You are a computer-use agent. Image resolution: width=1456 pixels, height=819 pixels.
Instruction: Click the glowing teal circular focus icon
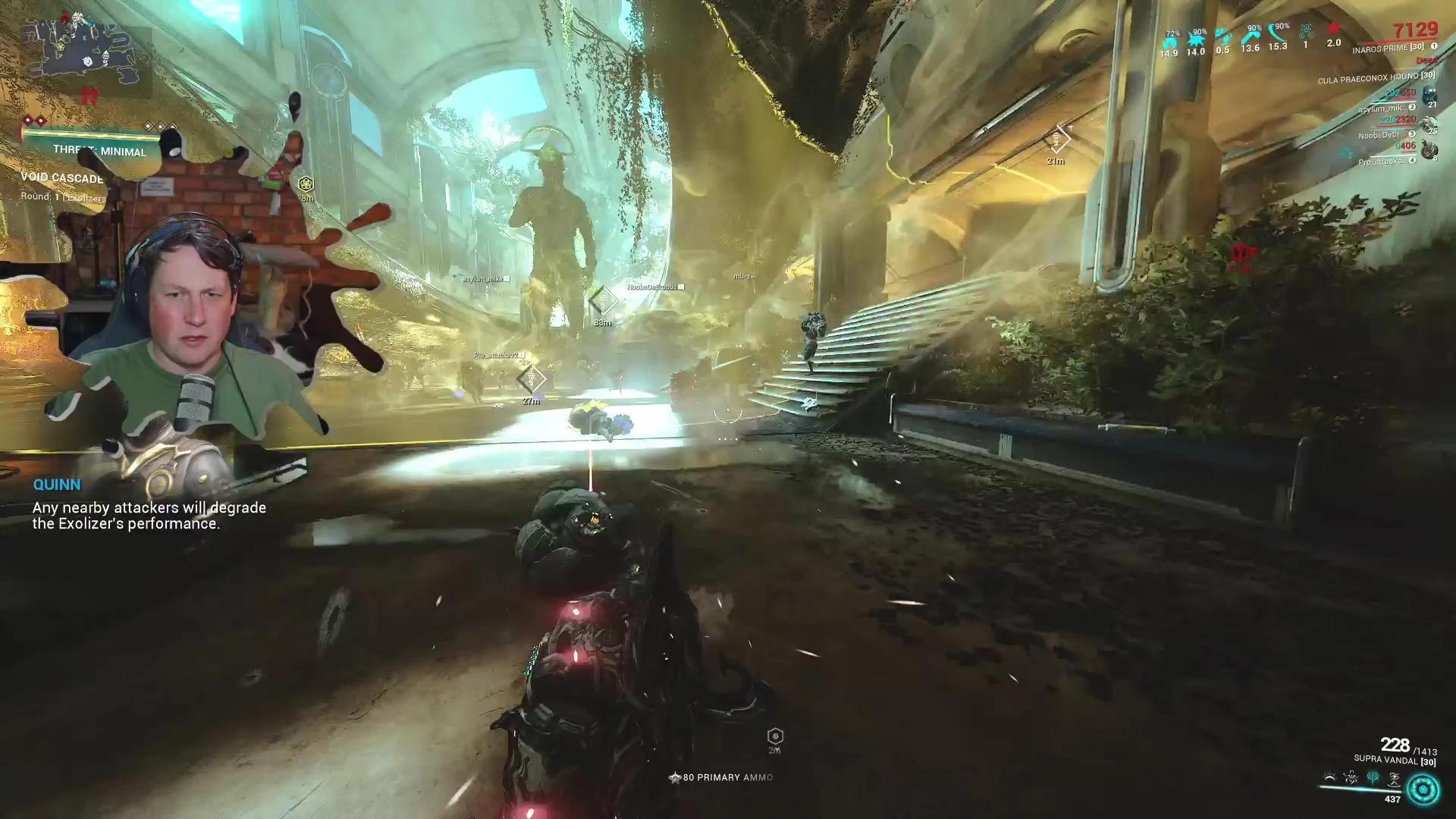point(1423,789)
